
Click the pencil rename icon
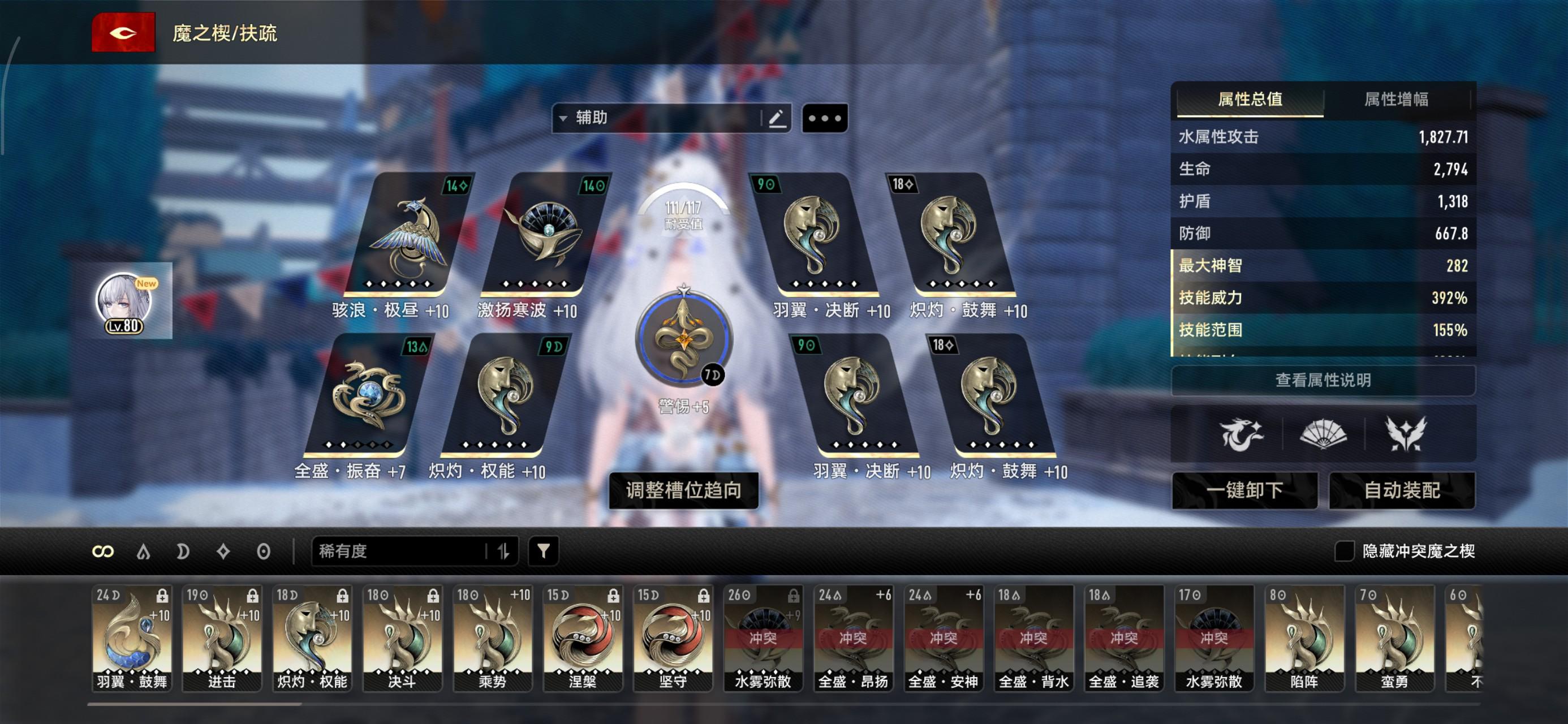point(777,118)
